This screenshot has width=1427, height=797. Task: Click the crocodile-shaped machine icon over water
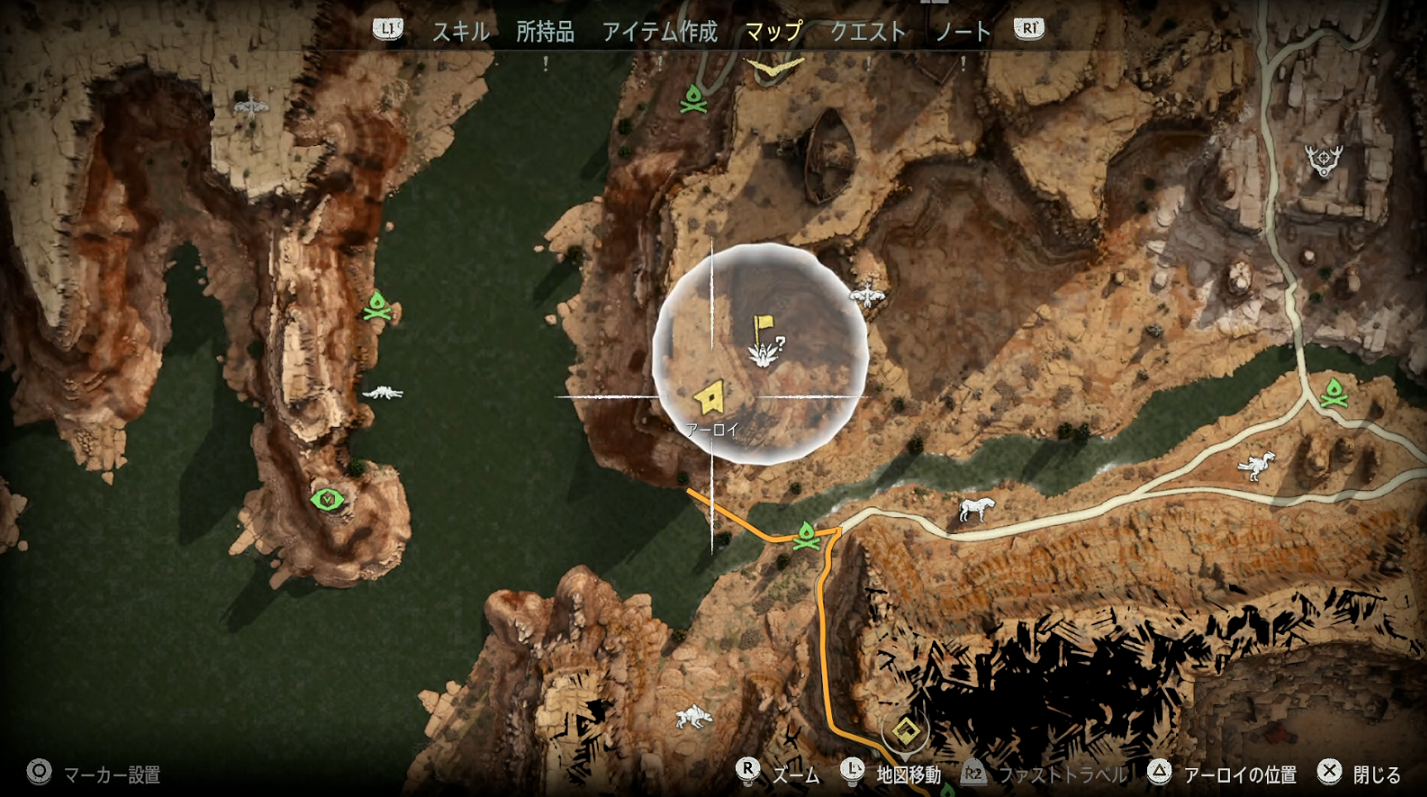point(382,393)
